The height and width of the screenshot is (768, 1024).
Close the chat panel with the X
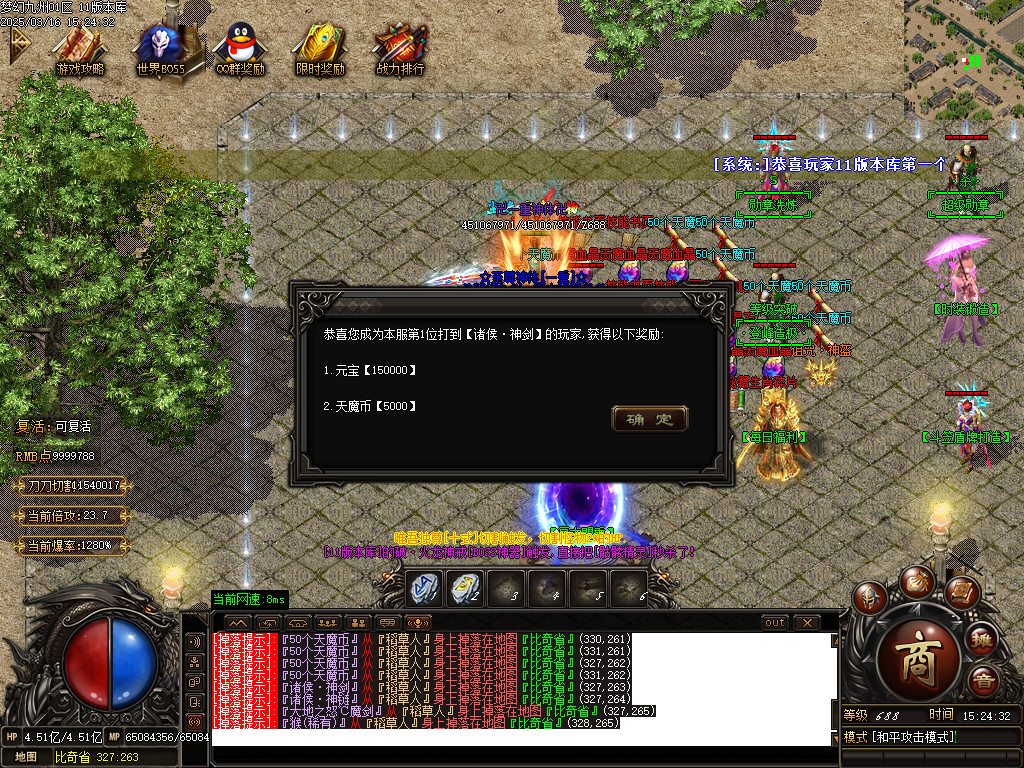pos(806,623)
